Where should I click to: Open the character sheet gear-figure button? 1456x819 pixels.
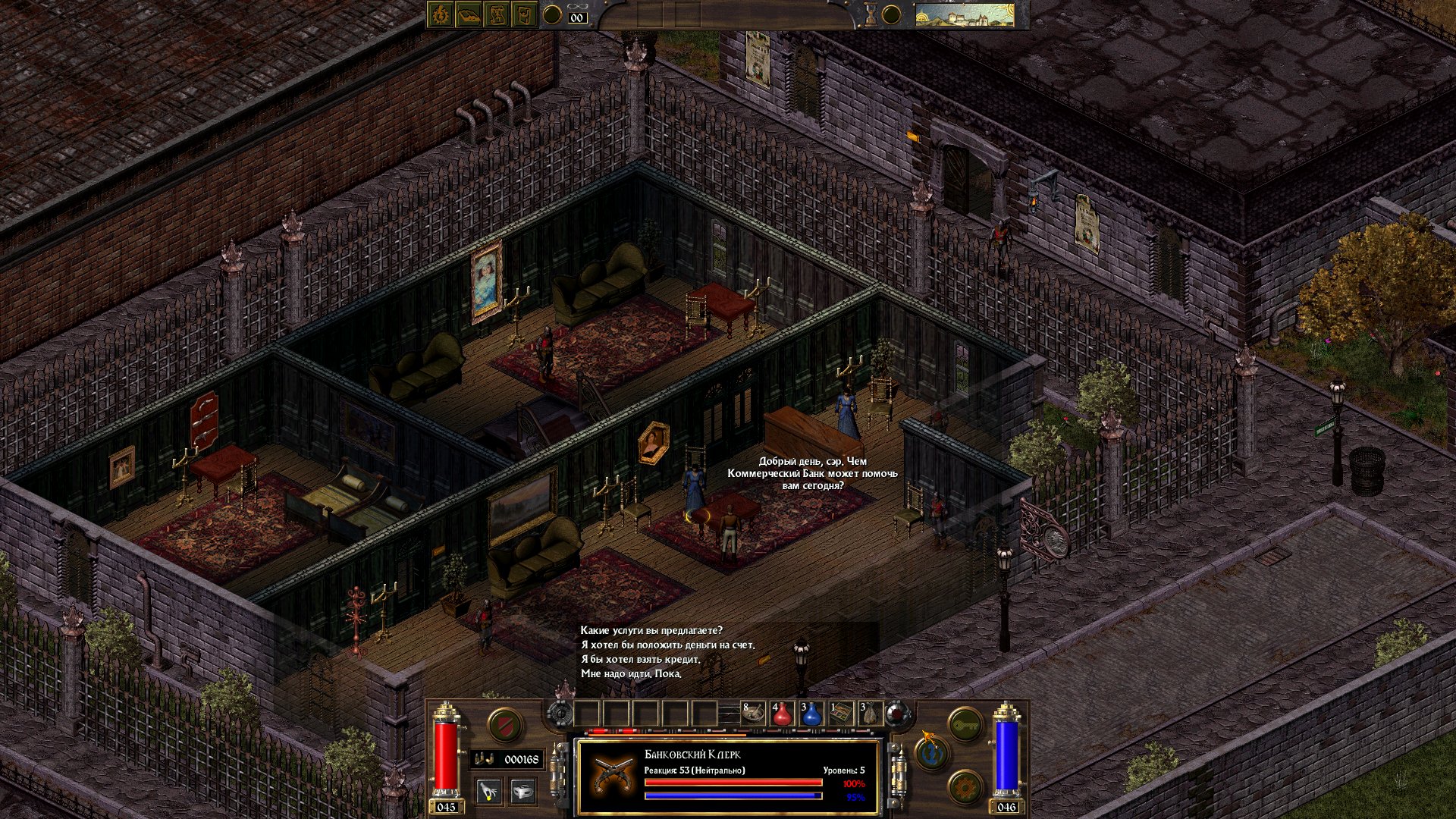(441, 15)
